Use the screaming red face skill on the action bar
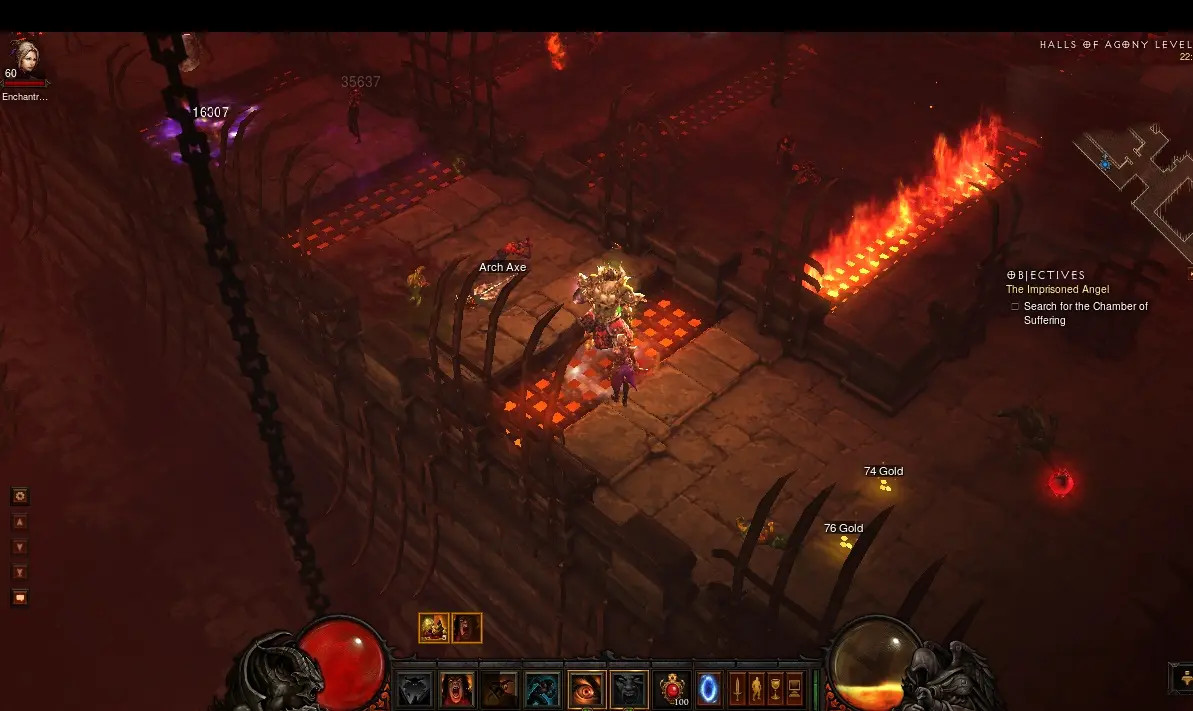 tap(457, 689)
